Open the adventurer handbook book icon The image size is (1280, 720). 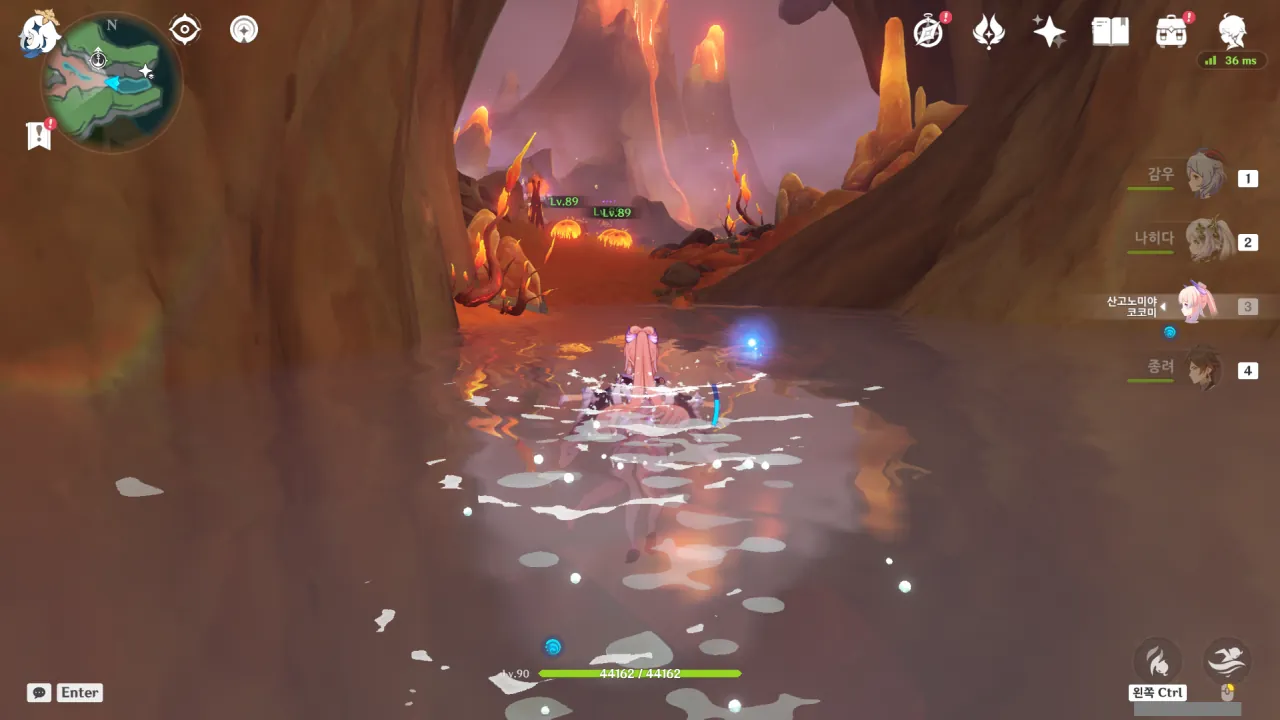pos(1110,32)
